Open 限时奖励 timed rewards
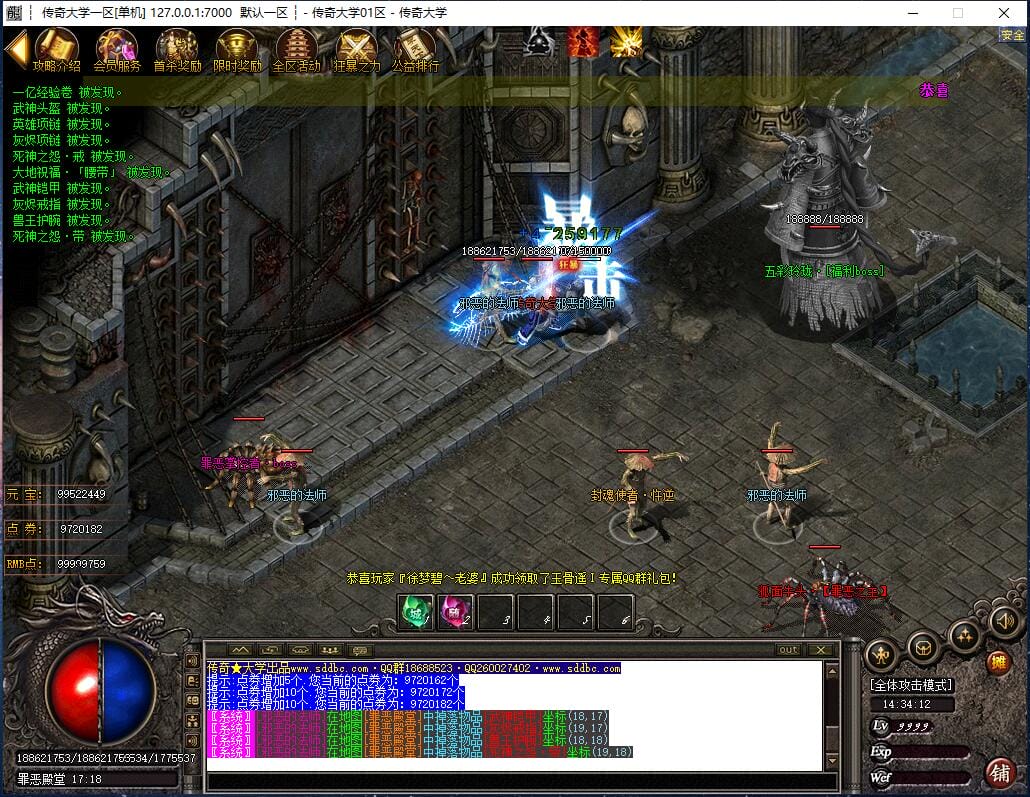 tap(237, 48)
